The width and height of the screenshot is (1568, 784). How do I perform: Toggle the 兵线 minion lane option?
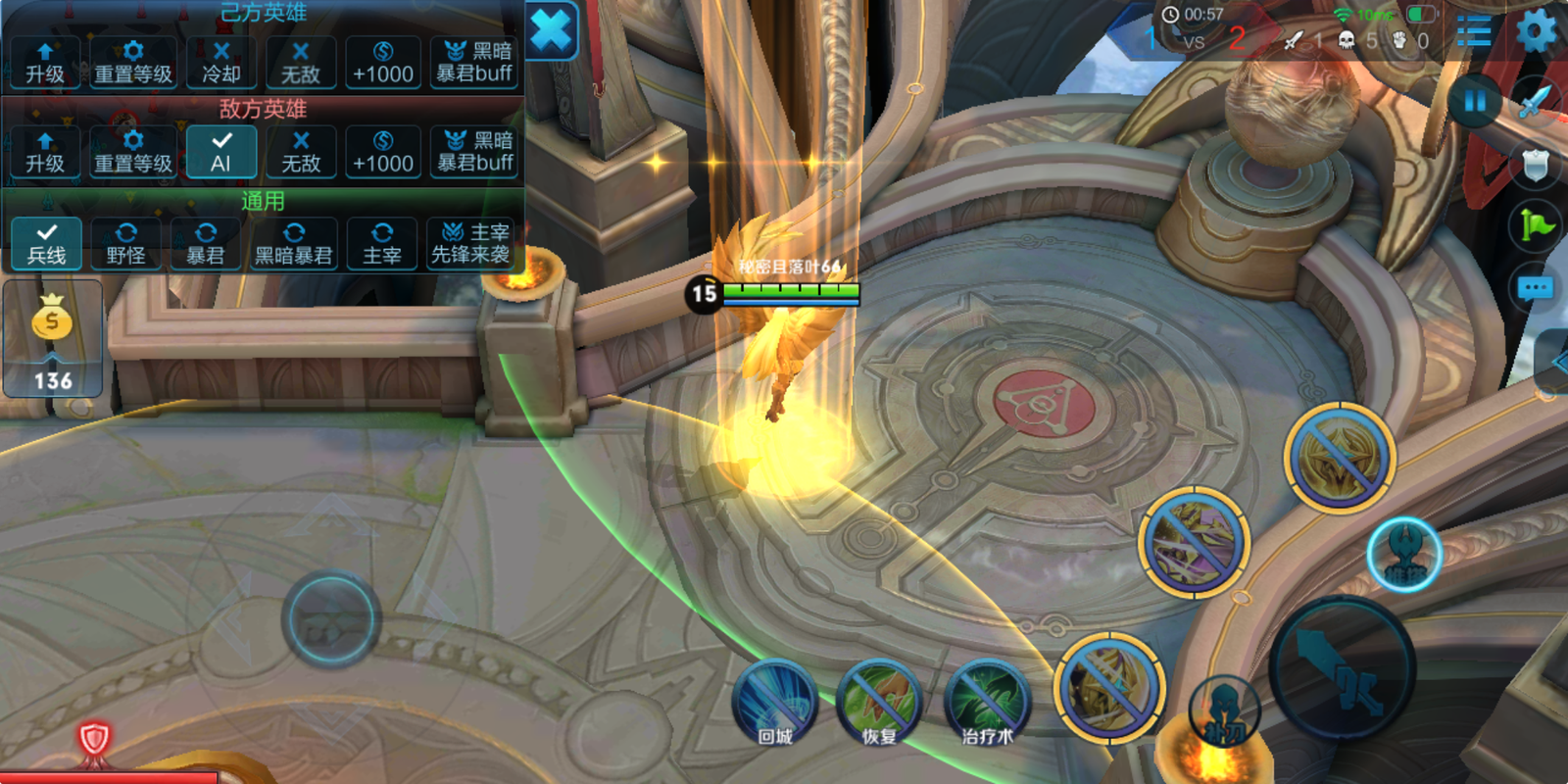(x=46, y=244)
